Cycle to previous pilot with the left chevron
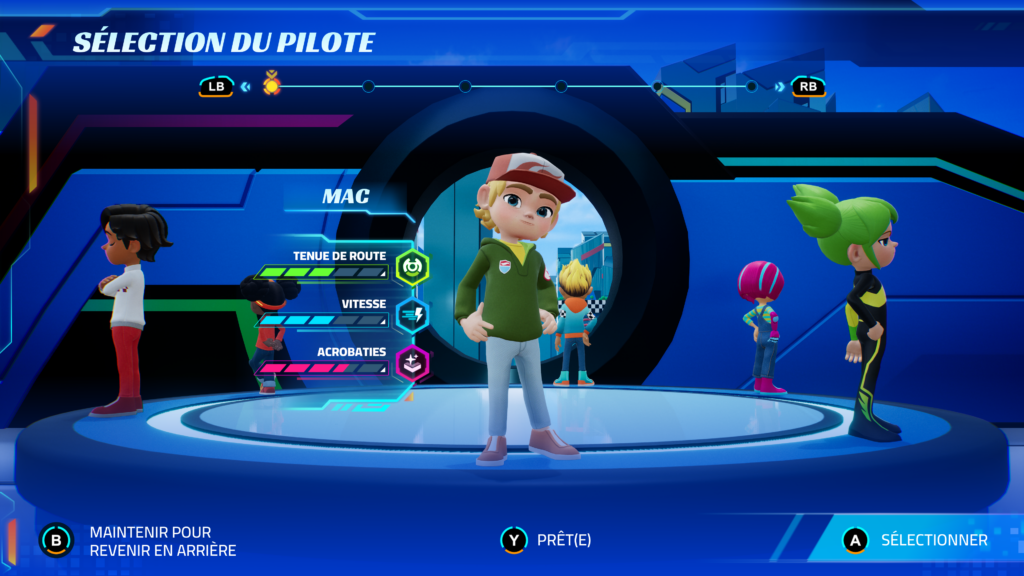Screen dimensions: 1024x576 (245, 87)
